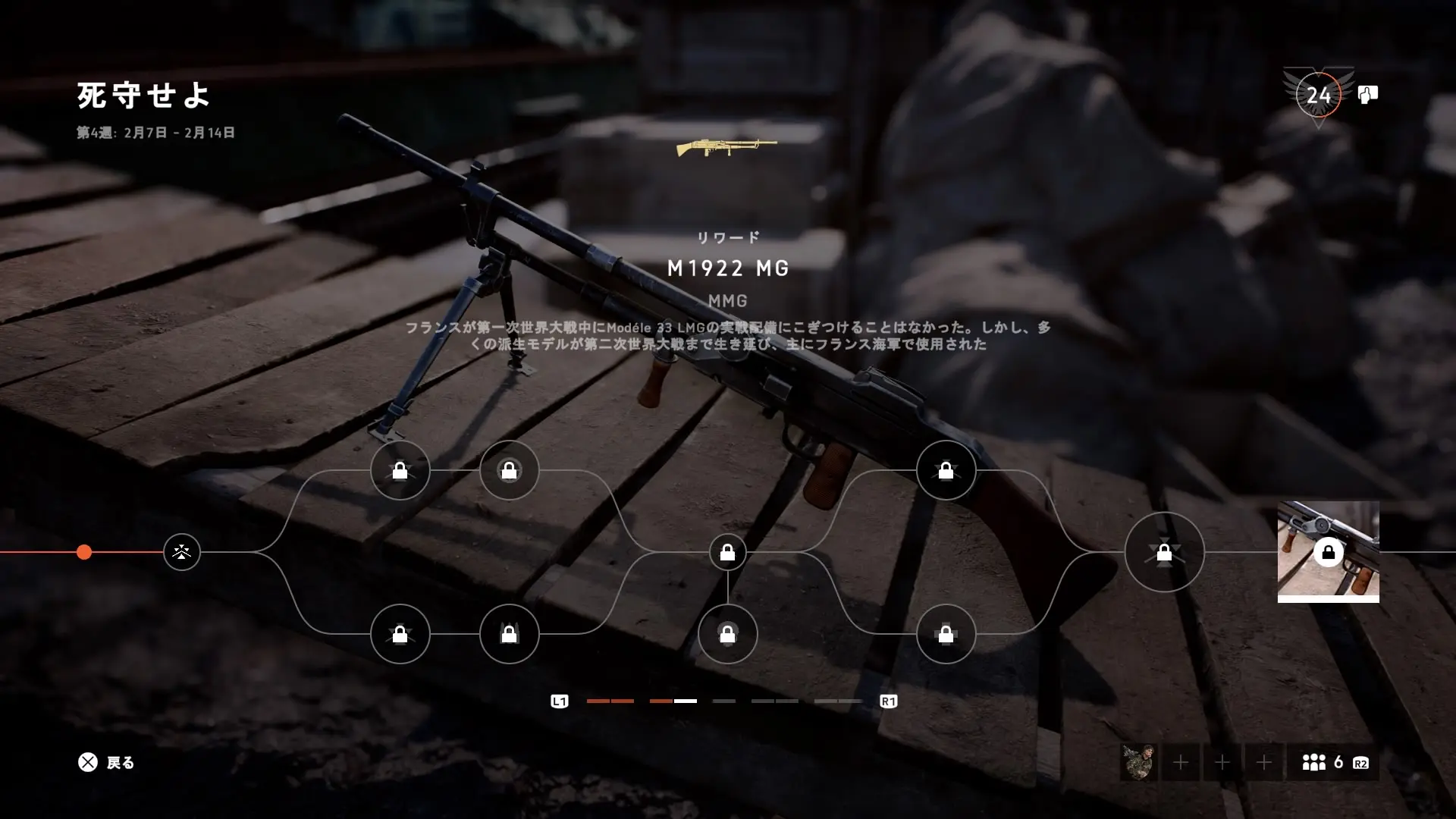Screen dimensions: 1456x819
Task: Select the second locked node on the lower branch
Action: pyautogui.click(x=510, y=635)
